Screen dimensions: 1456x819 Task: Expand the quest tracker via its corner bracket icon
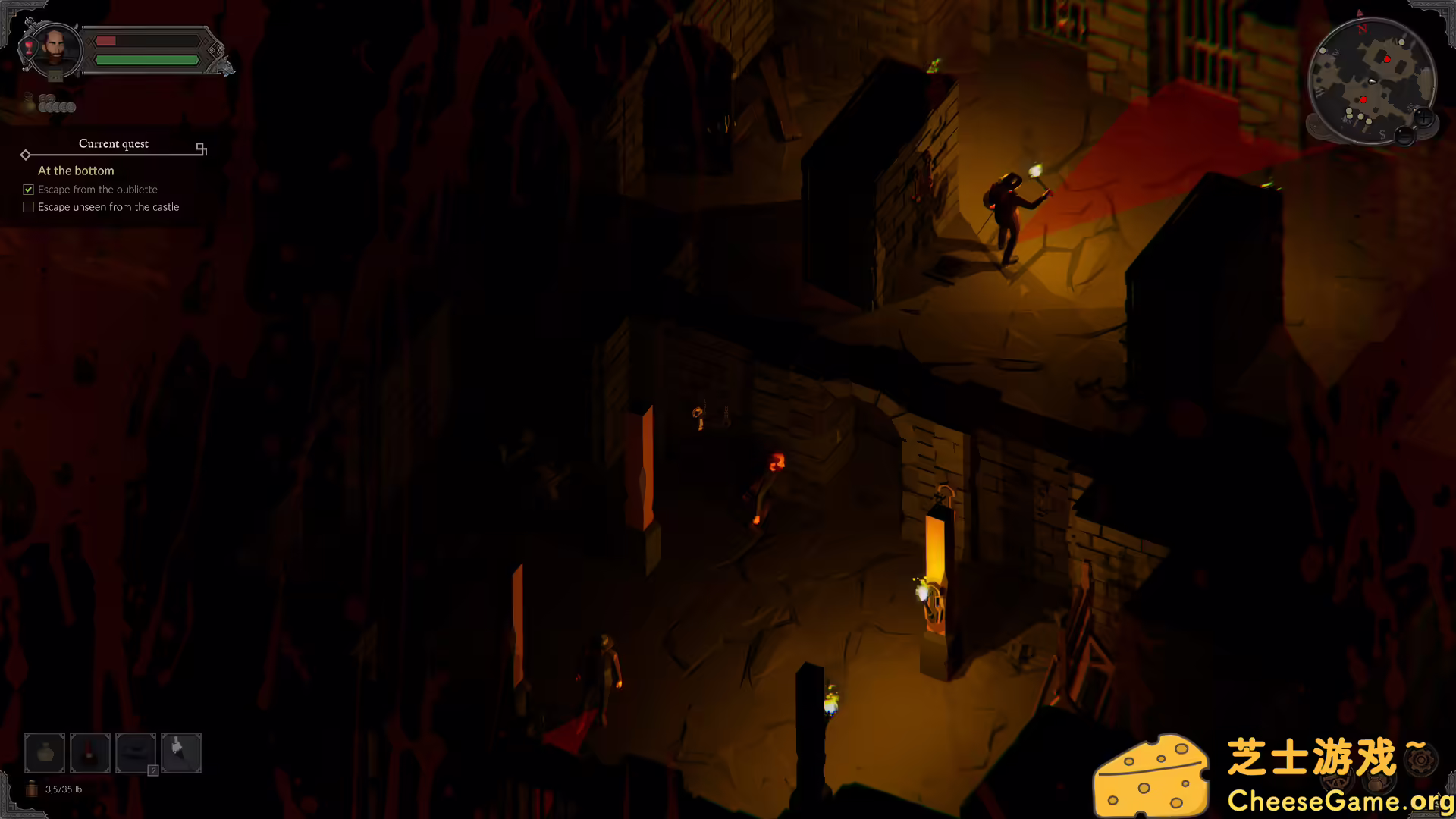pyautogui.click(x=201, y=149)
